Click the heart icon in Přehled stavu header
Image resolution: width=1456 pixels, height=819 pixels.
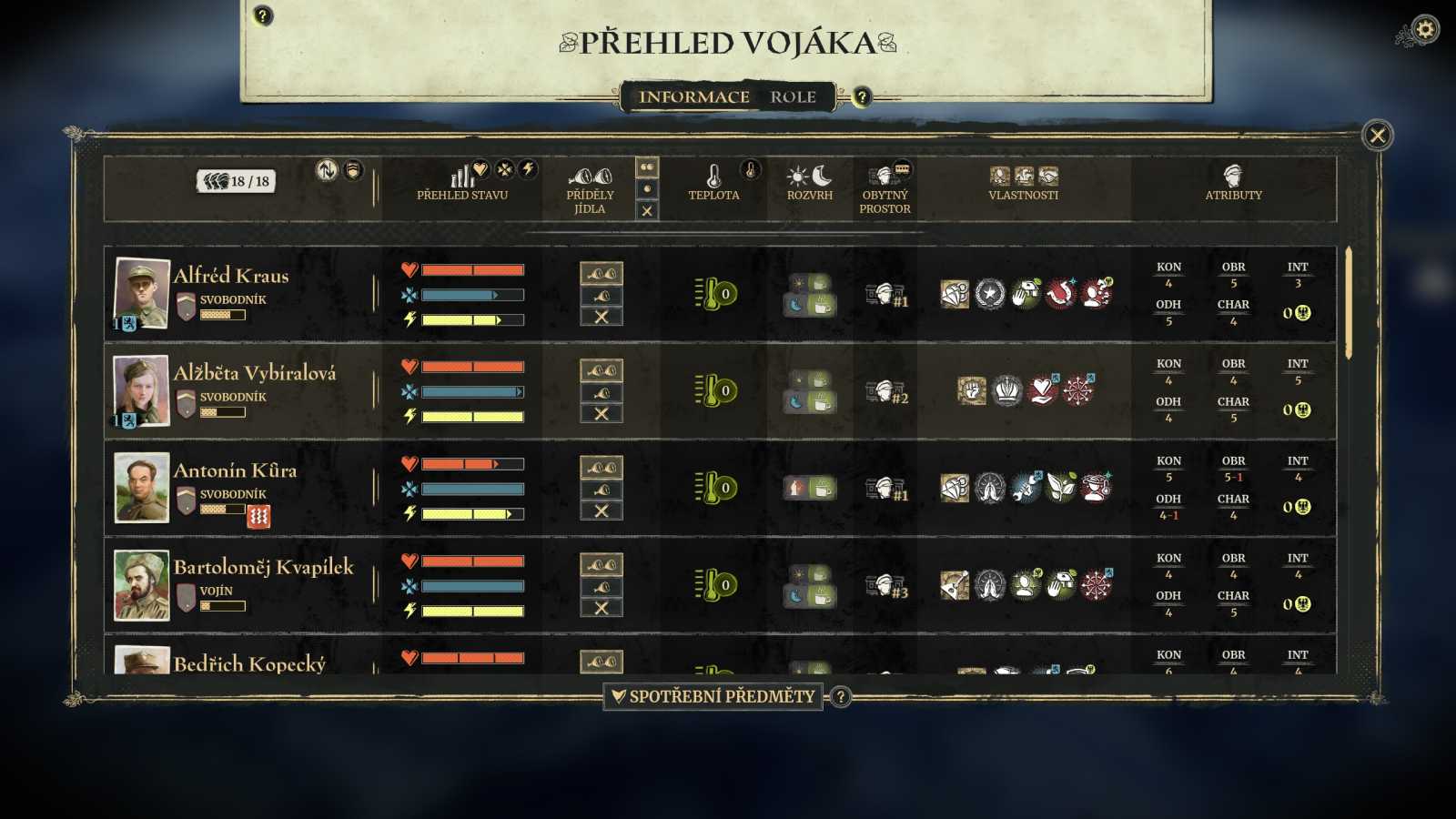480,168
